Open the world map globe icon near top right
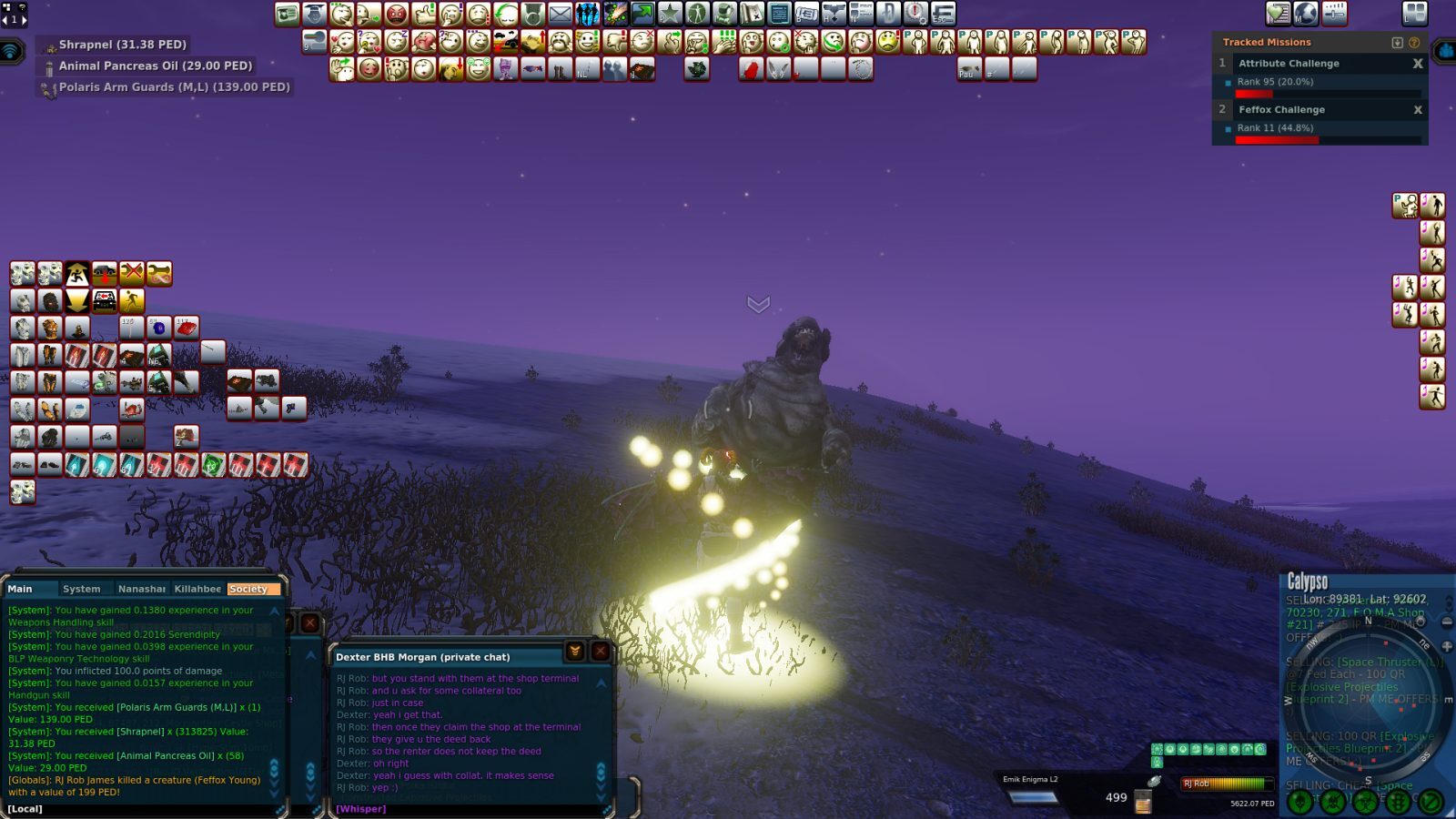The width and height of the screenshot is (1456, 819). [x=1305, y=13]
